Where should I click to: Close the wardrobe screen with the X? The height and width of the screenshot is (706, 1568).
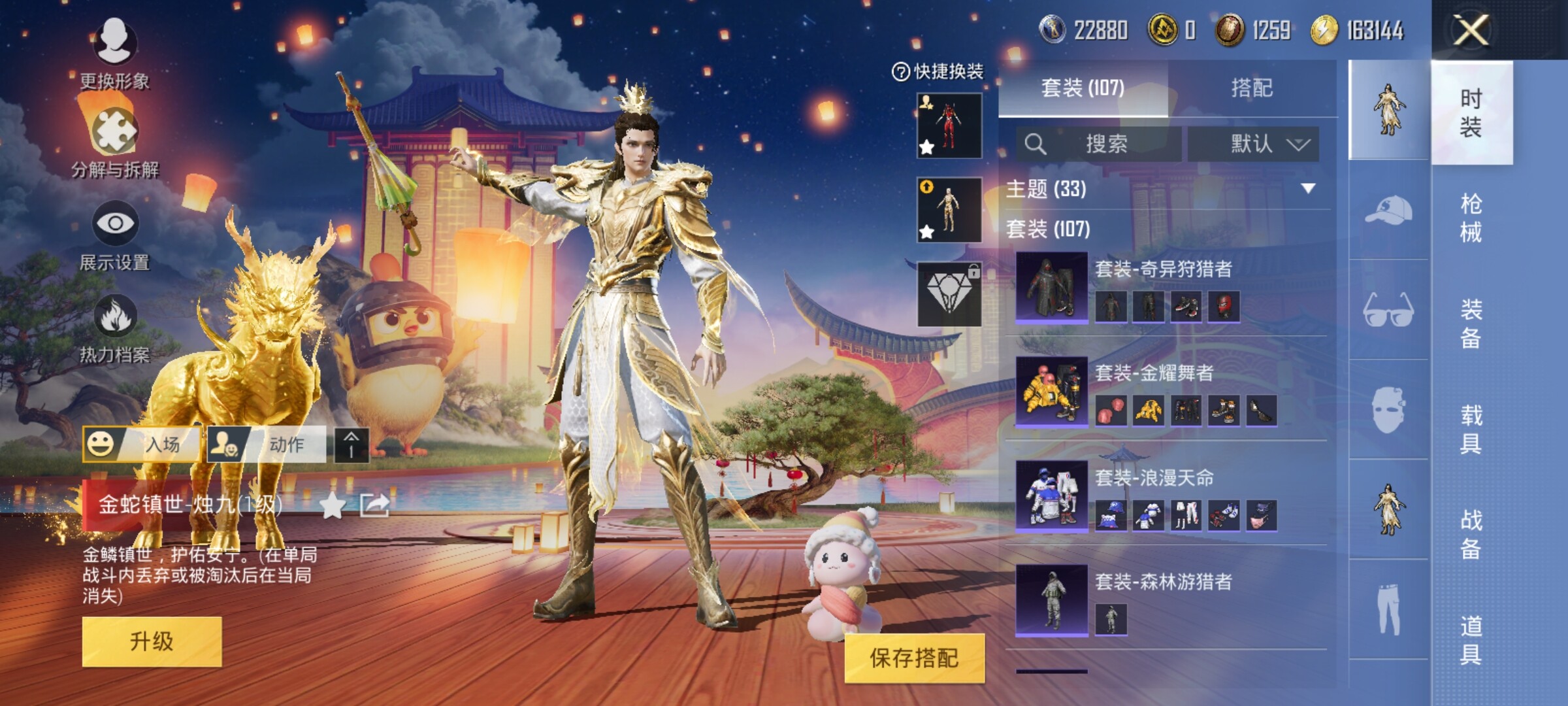coord(1471,30)
